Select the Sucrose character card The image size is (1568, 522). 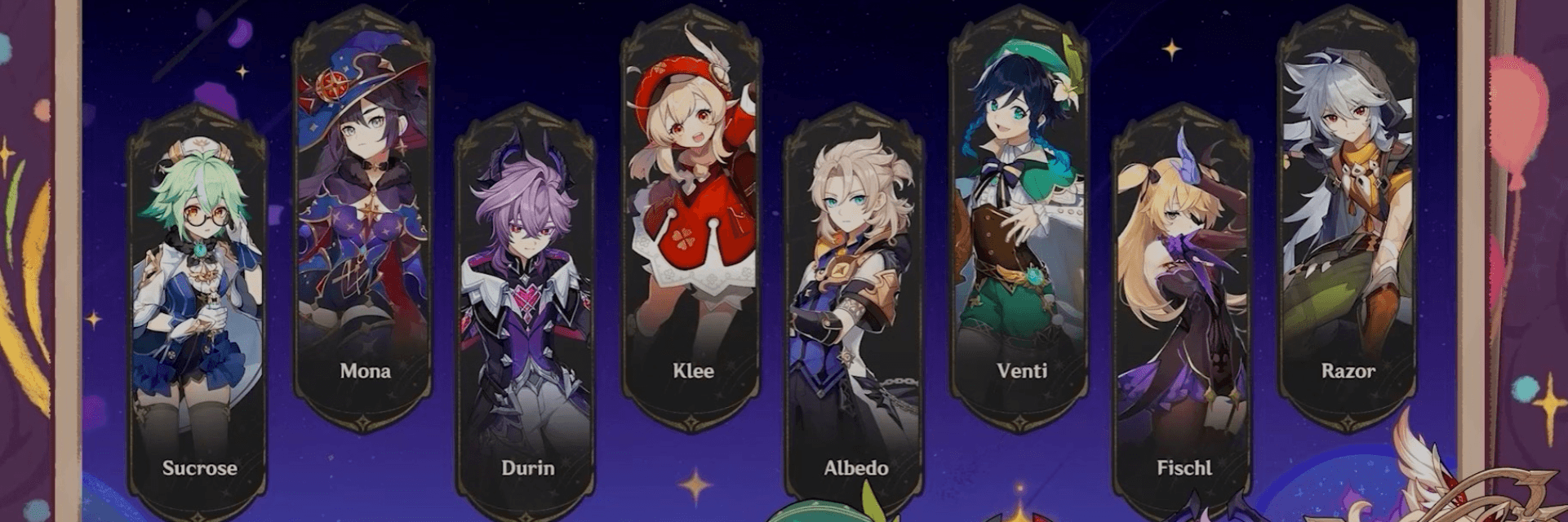coord(198,310)
